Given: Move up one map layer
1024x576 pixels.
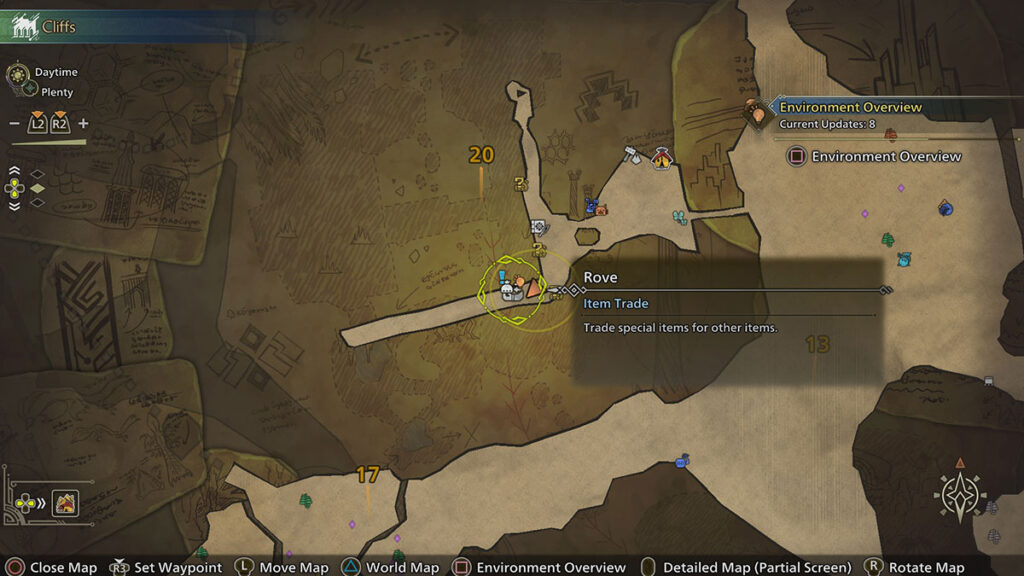Looking at the screenshot, I should pyautogui.click(x=14, y=171).
